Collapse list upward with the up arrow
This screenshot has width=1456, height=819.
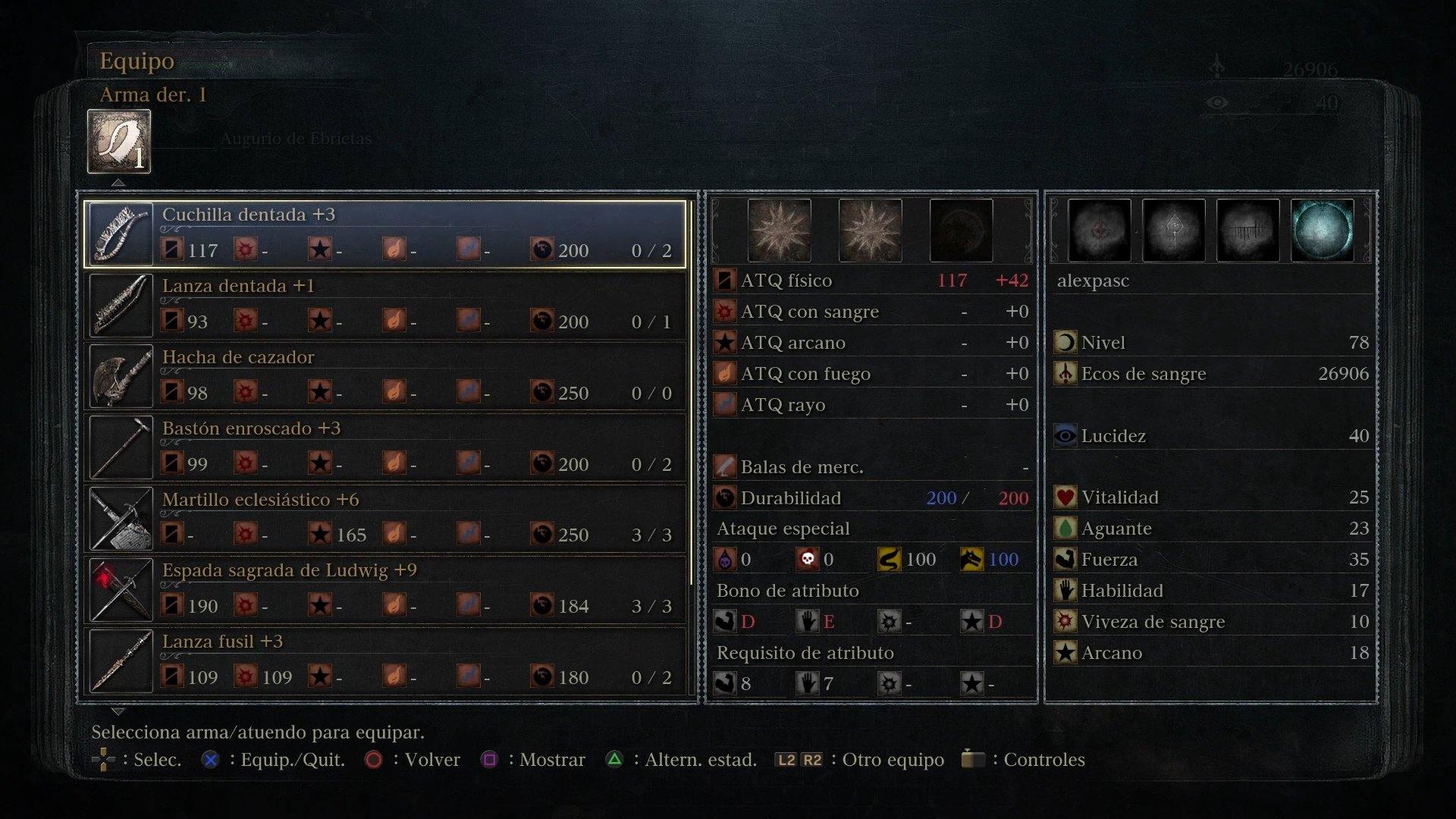click(118, 182)
